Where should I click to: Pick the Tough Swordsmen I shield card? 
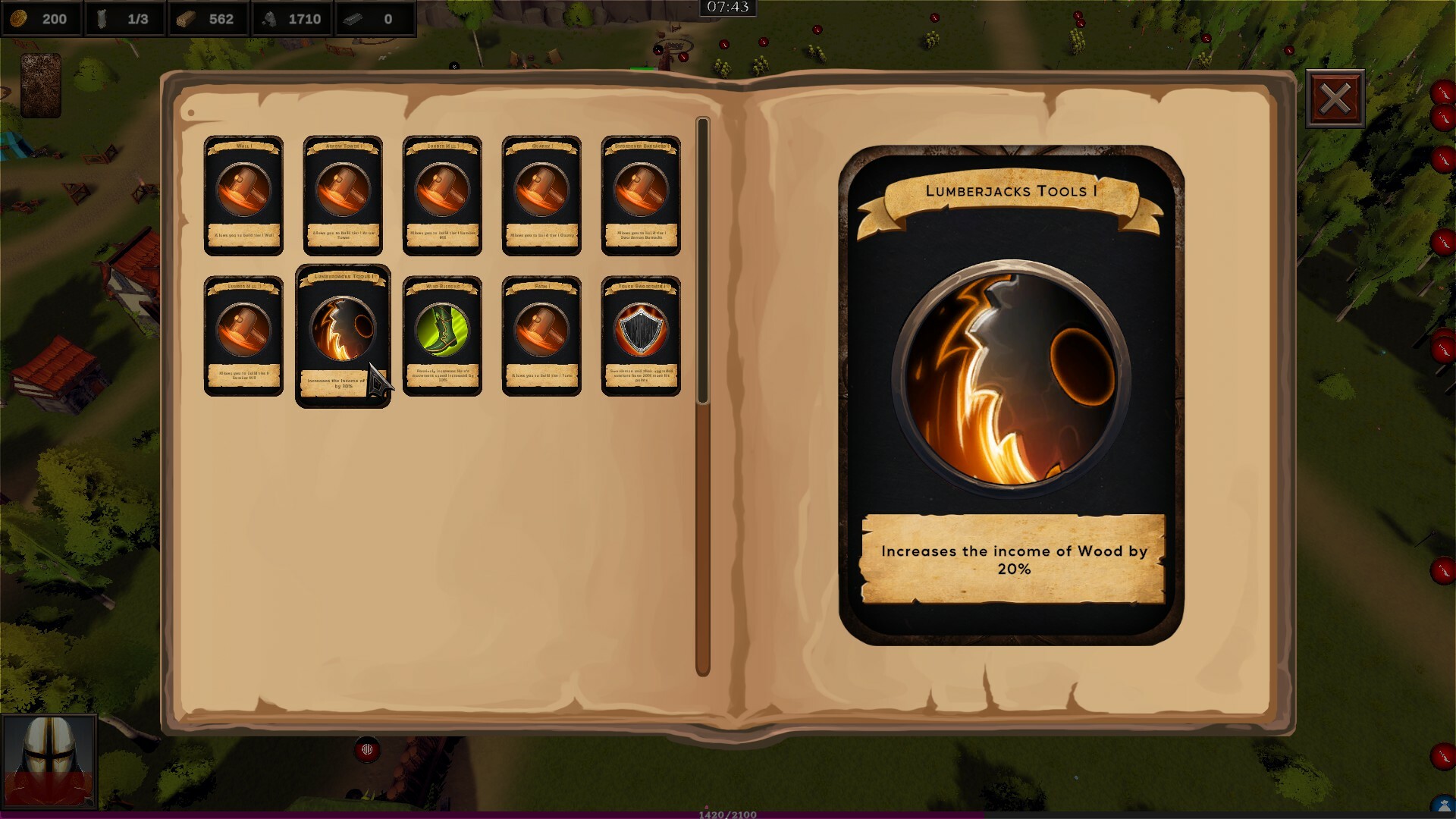[x=641, y=336]
